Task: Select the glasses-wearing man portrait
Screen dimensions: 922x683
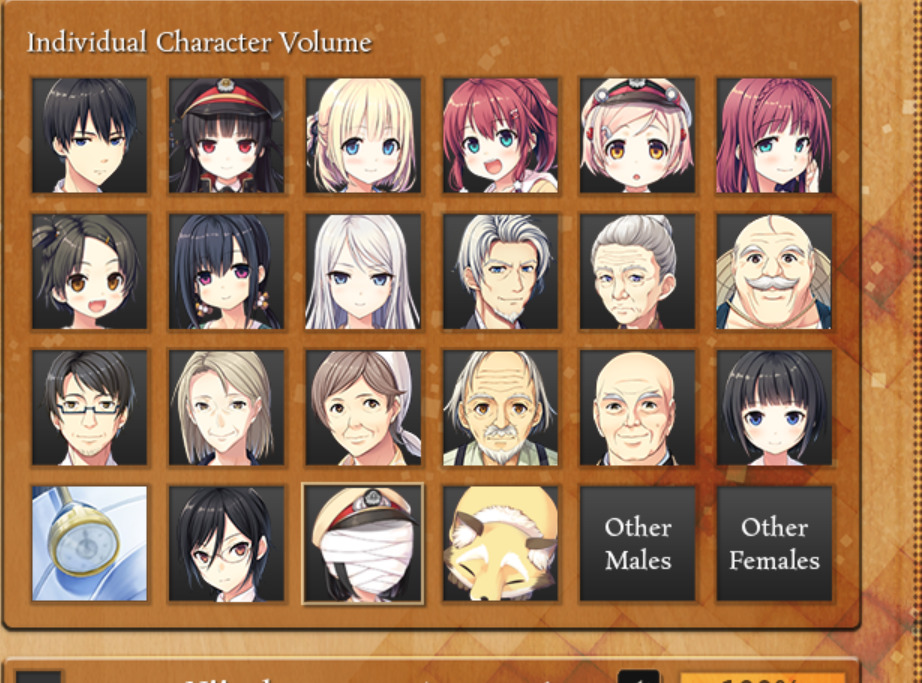Action: tap(89, 407)
